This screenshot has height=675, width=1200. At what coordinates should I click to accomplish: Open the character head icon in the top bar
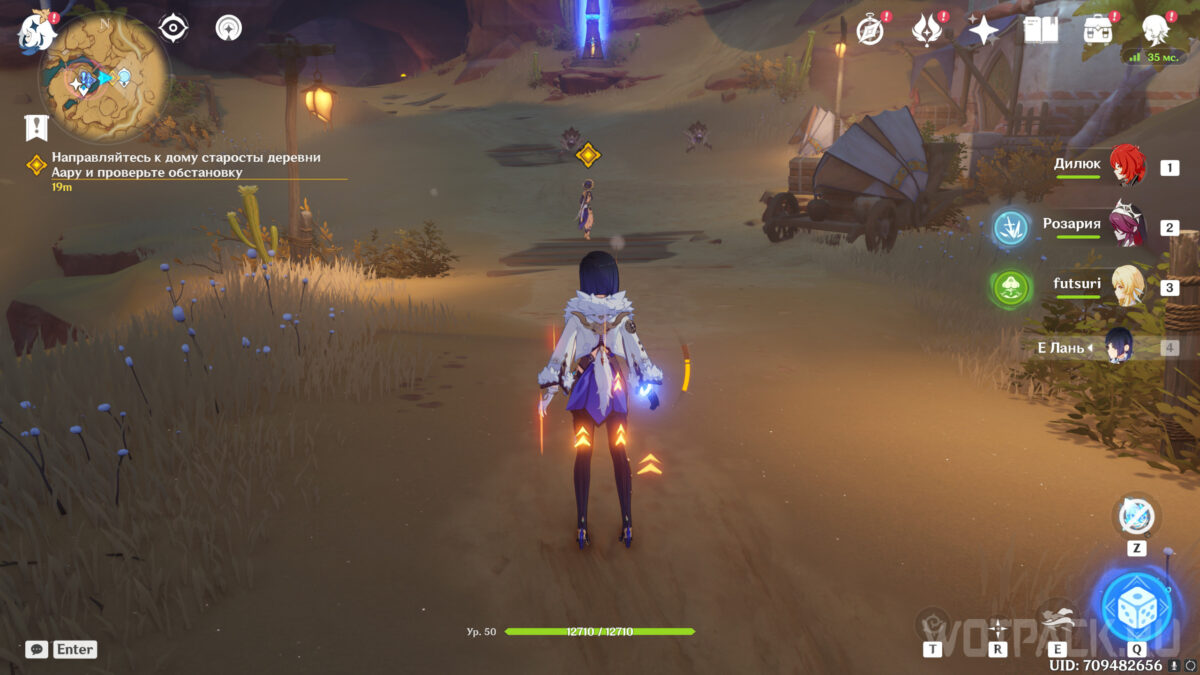point(1155,30)
